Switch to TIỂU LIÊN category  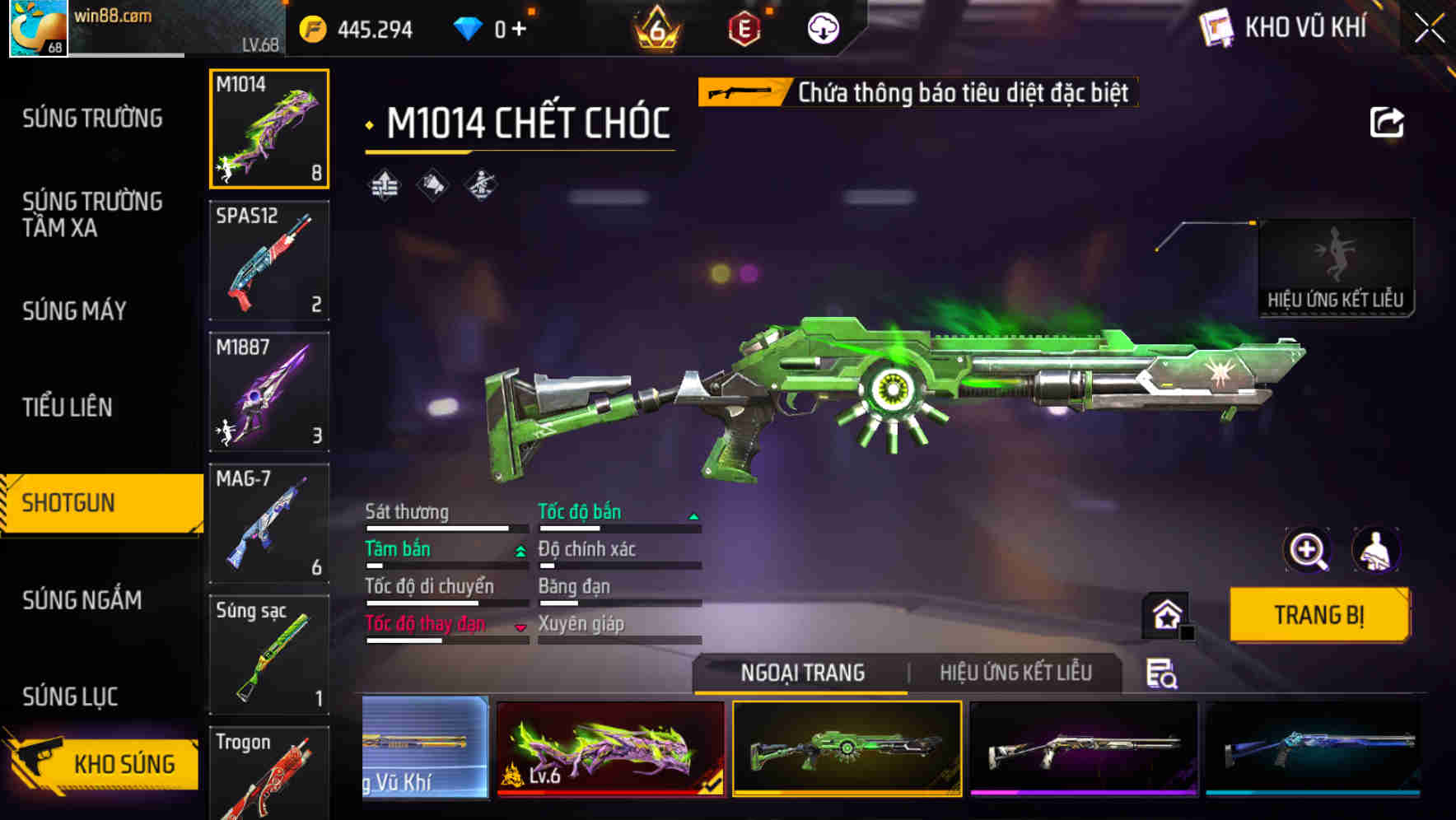coord(68,407)
